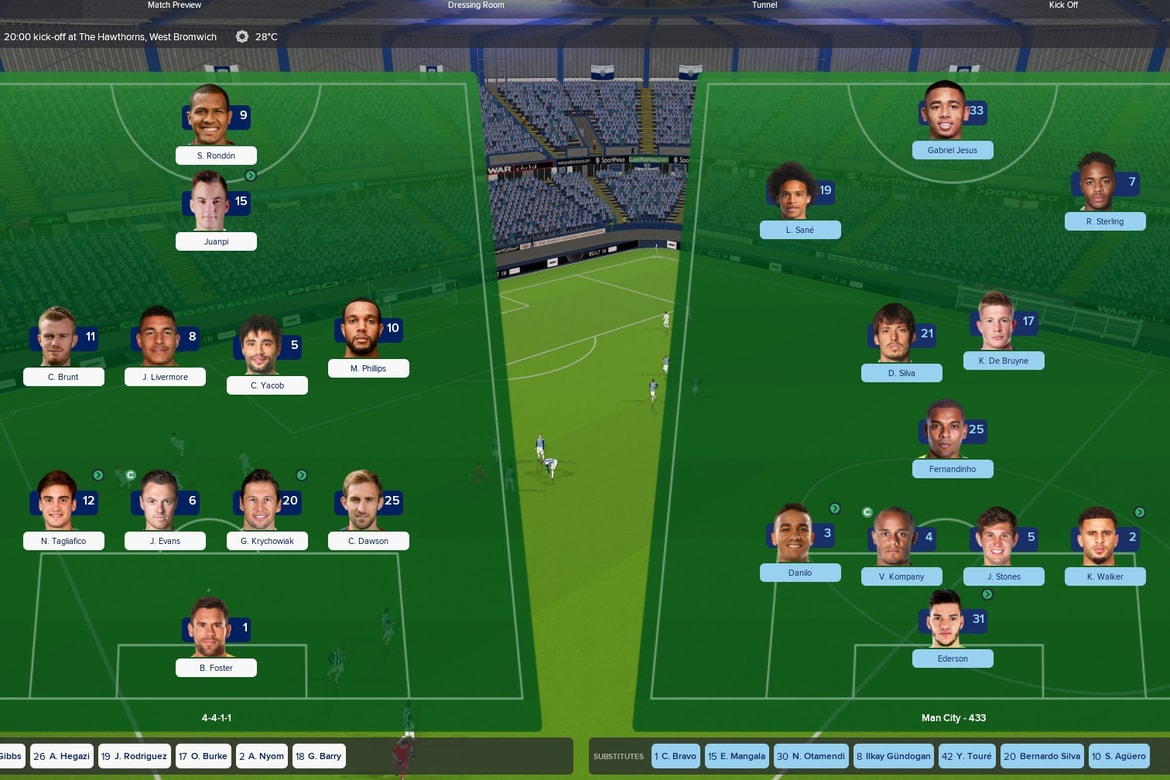Image resolution: width=1170 pixels, height=780 pixels.
Task: Select R. Sterling on the wing
Action: [x=1104, y=221]
